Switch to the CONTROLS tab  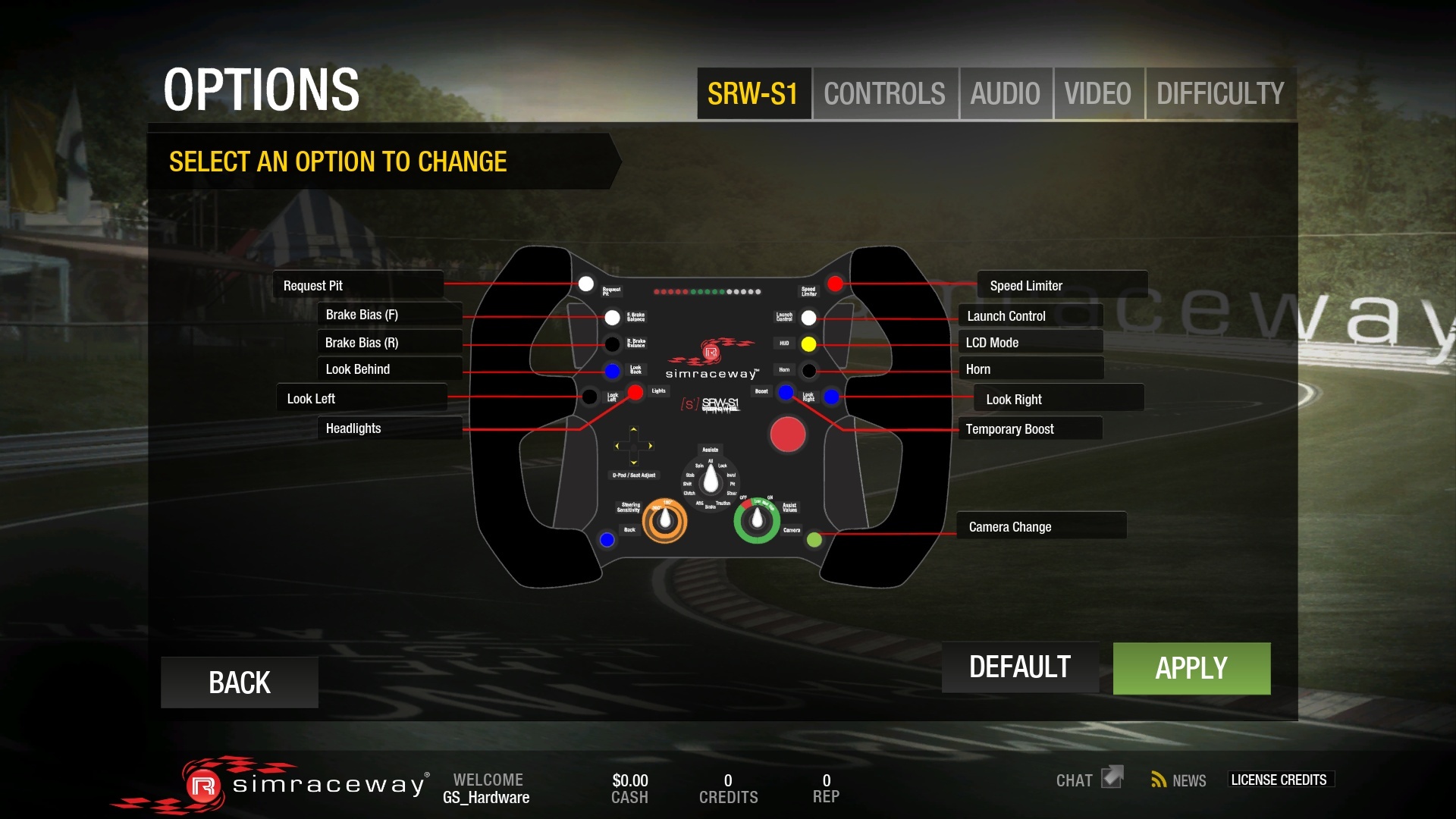click(x=885, y=93)
